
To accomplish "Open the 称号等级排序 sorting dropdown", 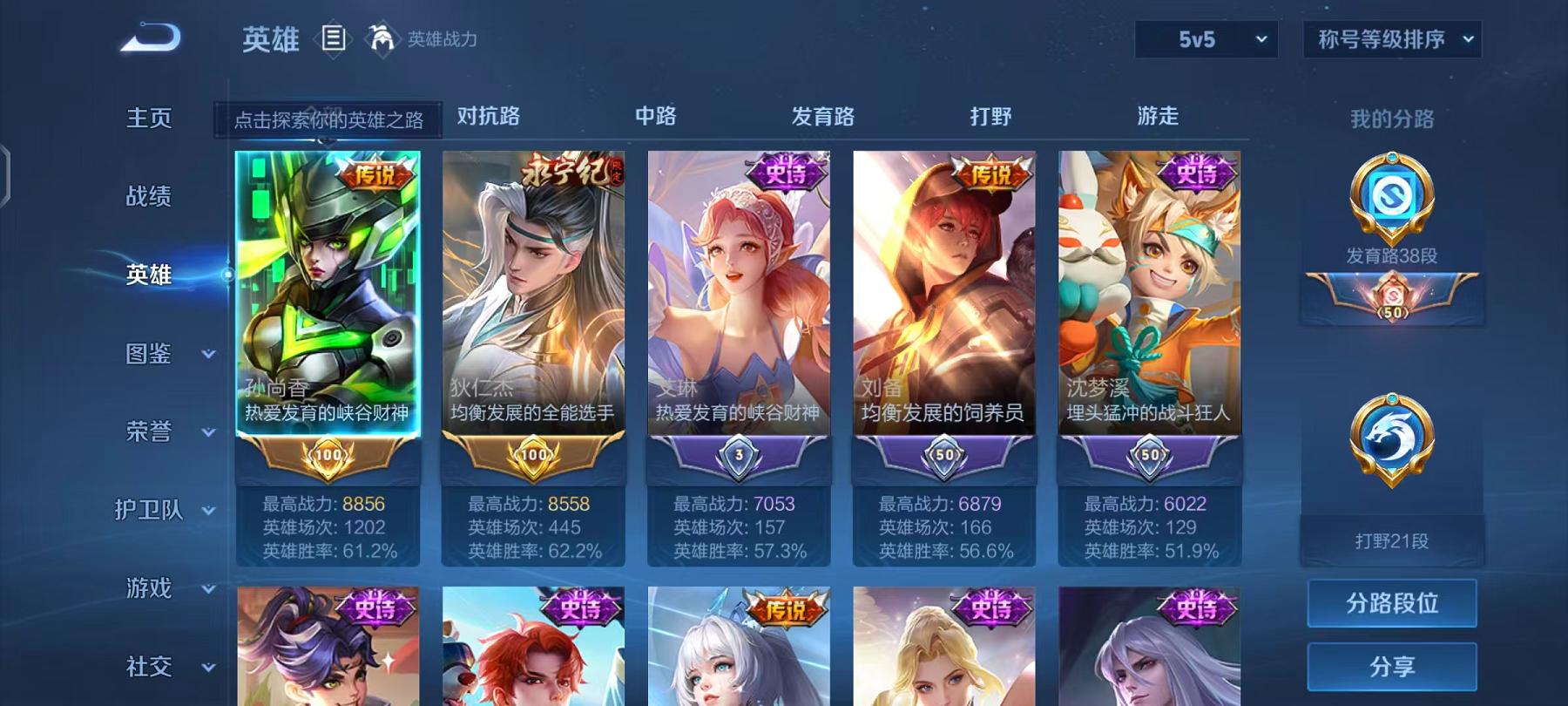I will (x=1390, y=38).
